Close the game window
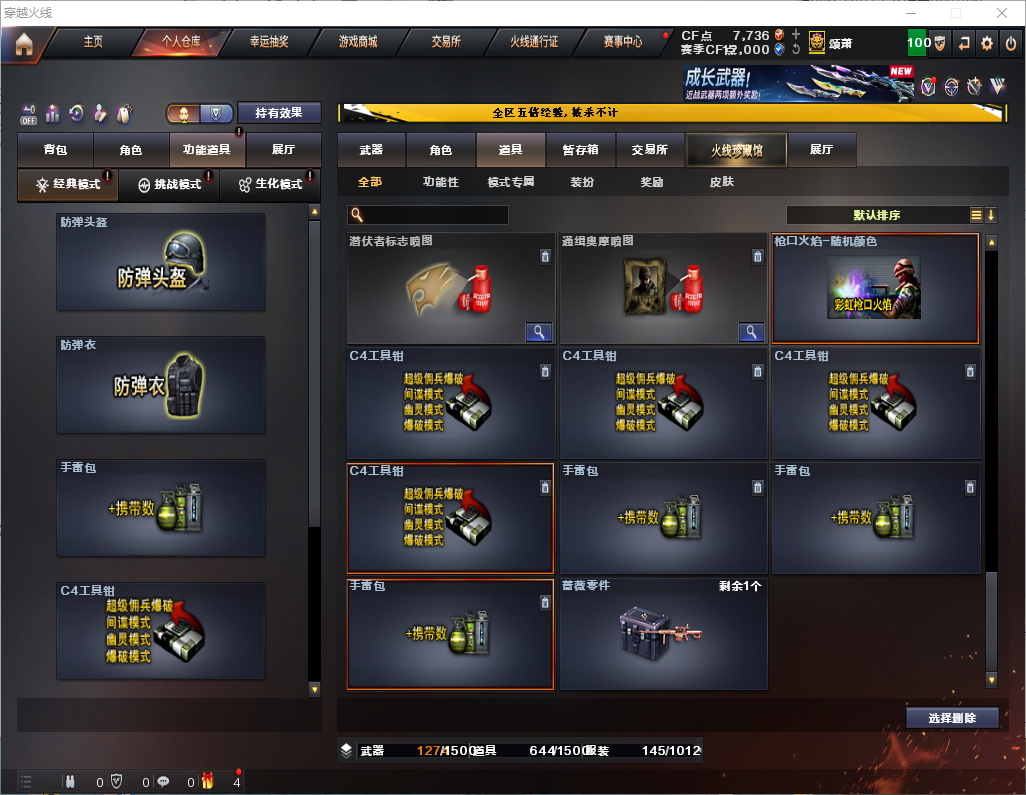This screenshot has height=795, width=1026. click(x=1002, y=13)
